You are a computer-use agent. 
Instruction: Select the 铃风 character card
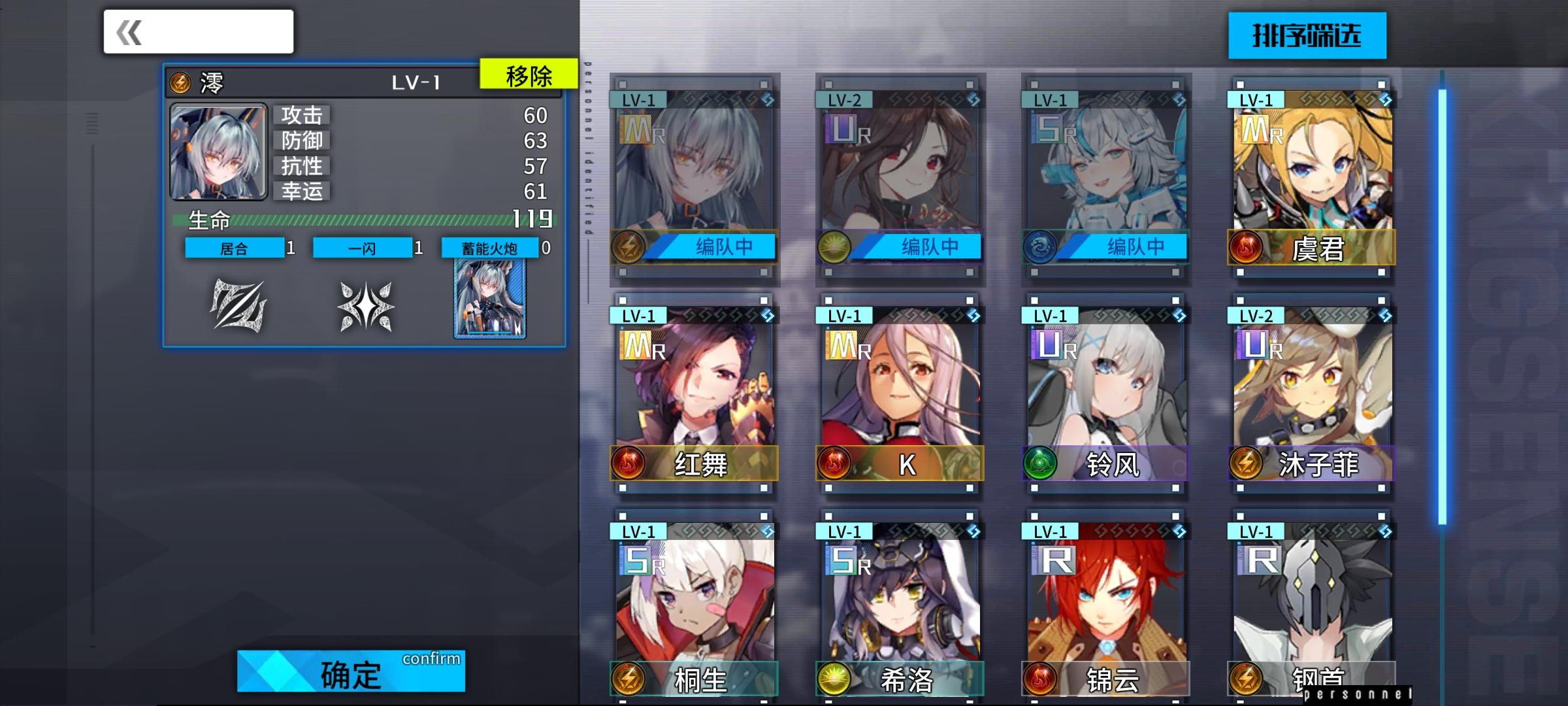(x=1106, y=392)
